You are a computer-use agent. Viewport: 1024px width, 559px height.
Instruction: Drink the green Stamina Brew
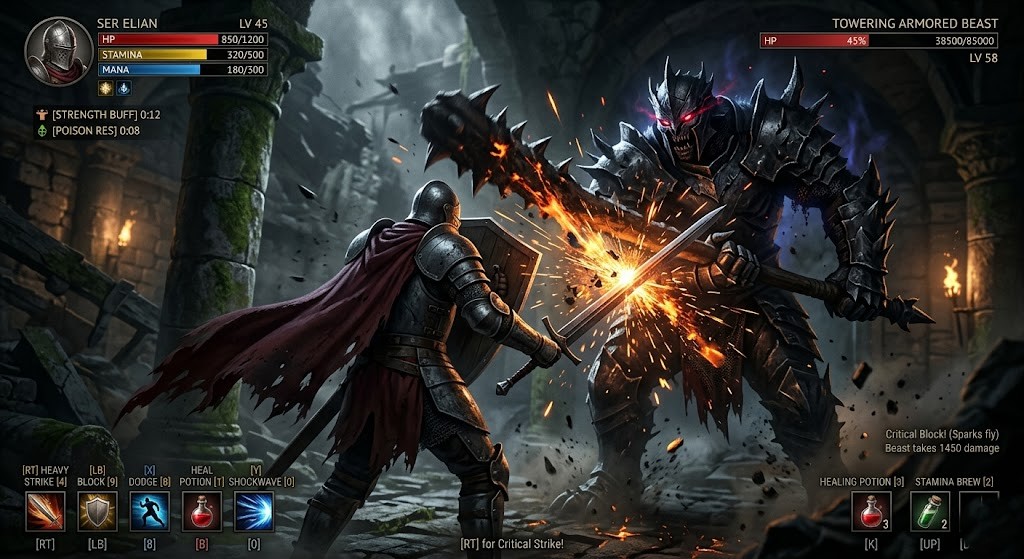(x=931, y=511)
